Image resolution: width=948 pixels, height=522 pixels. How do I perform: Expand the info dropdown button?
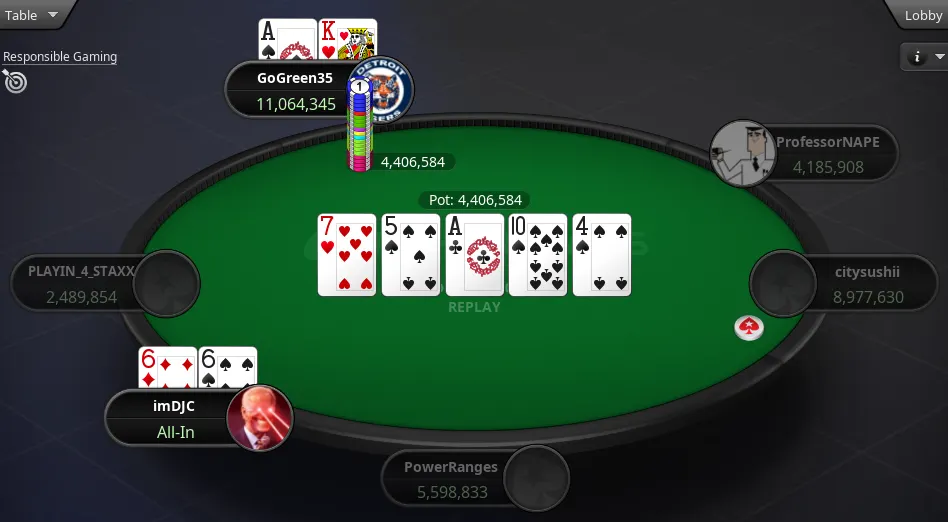click(924, 57)
